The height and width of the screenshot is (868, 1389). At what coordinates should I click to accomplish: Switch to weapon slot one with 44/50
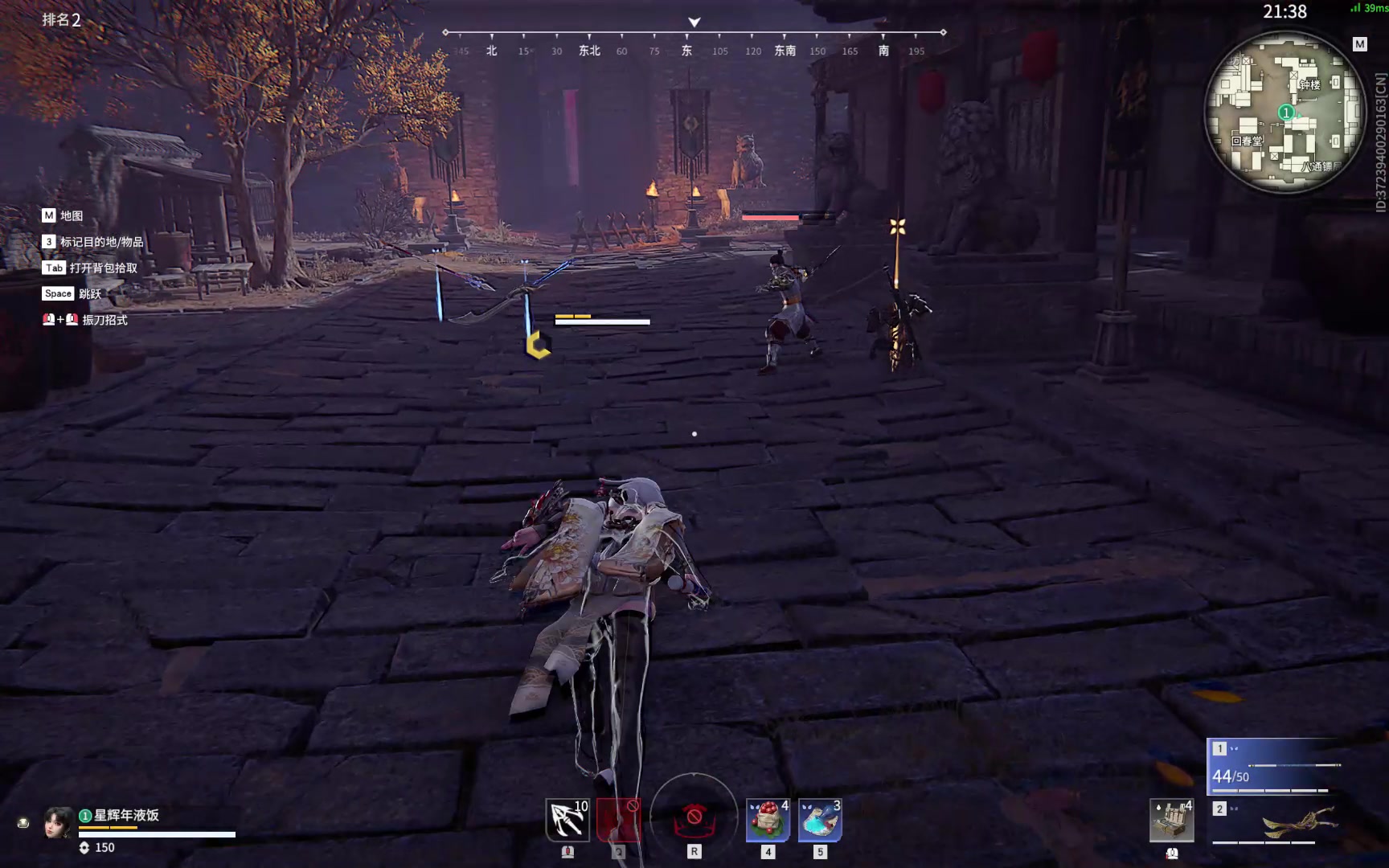1276,766
